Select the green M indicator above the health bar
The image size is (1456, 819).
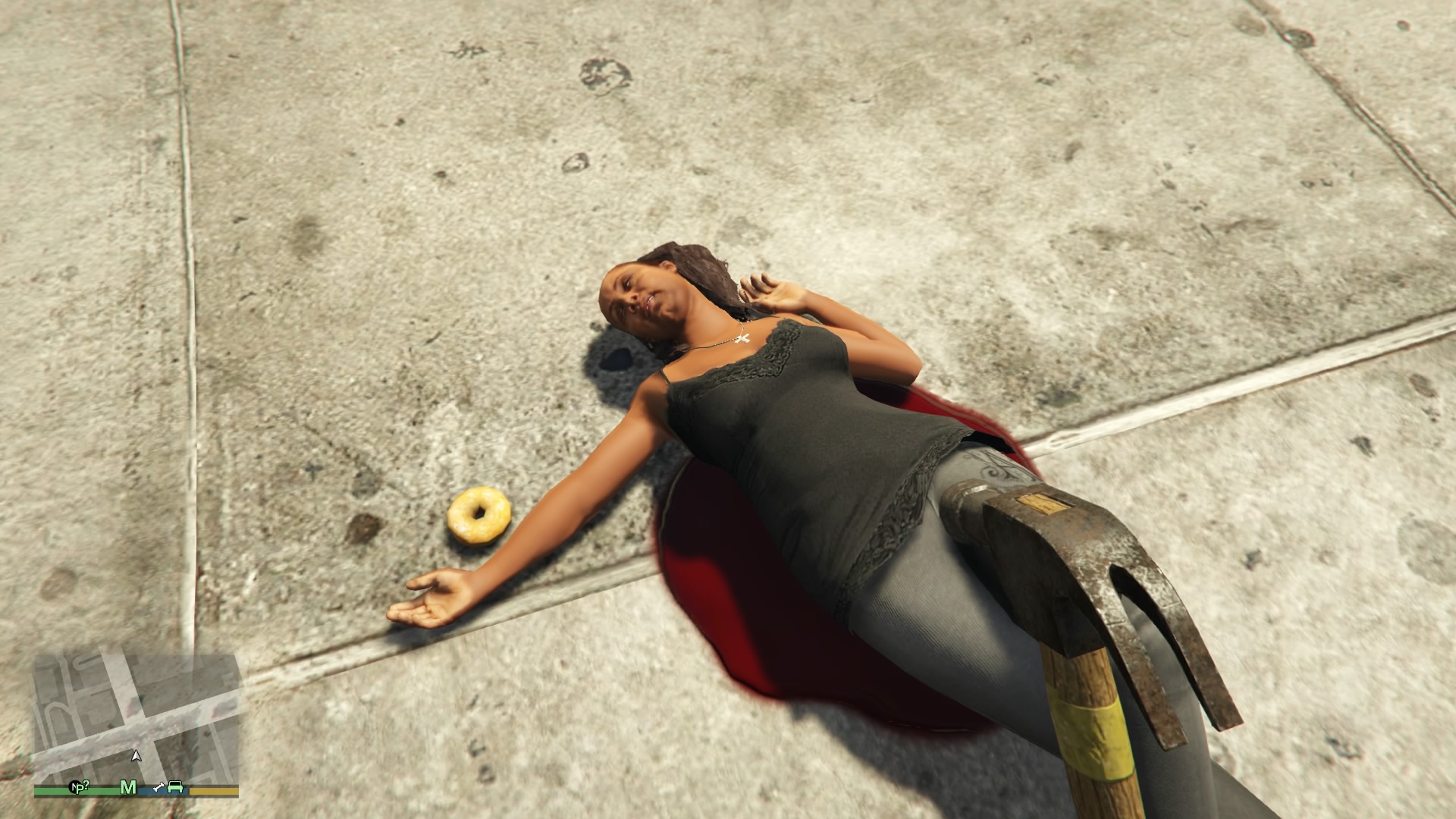(x=129, y=789)
